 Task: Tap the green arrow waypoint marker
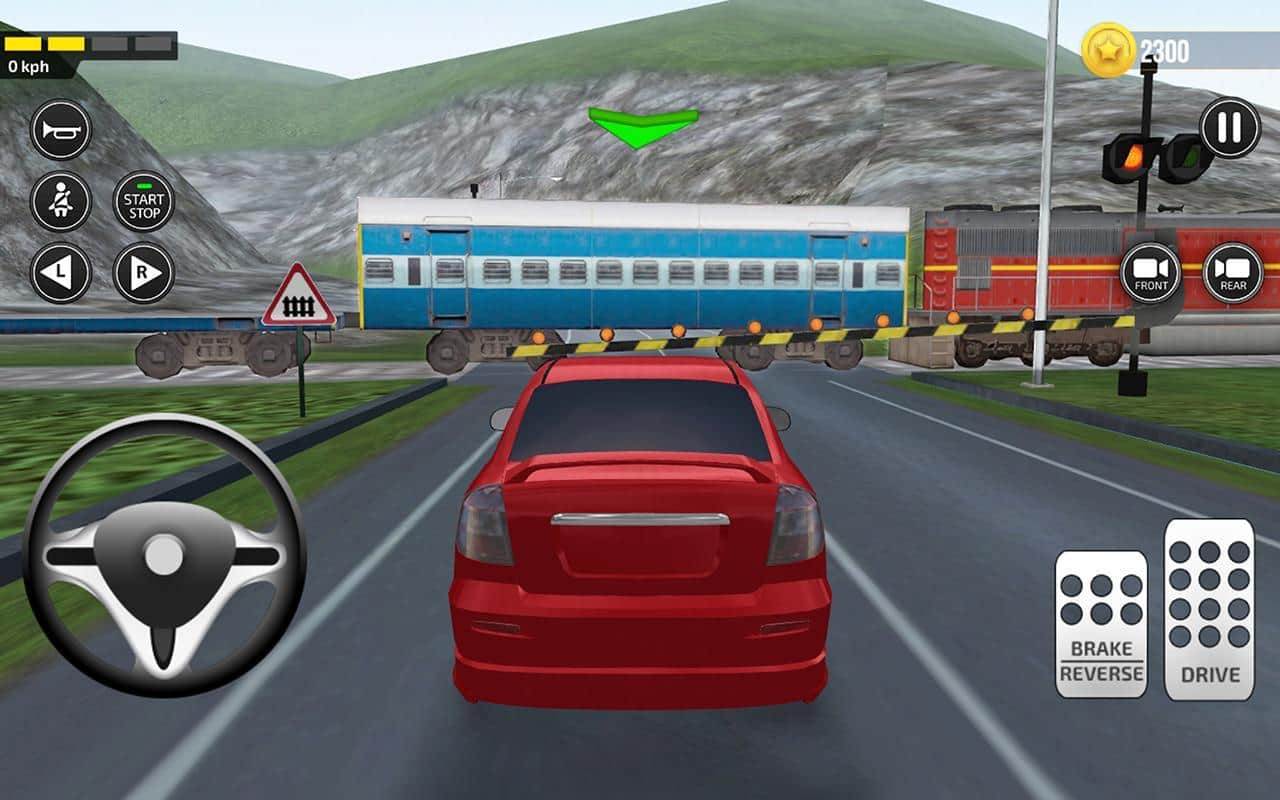coord(645,123)
